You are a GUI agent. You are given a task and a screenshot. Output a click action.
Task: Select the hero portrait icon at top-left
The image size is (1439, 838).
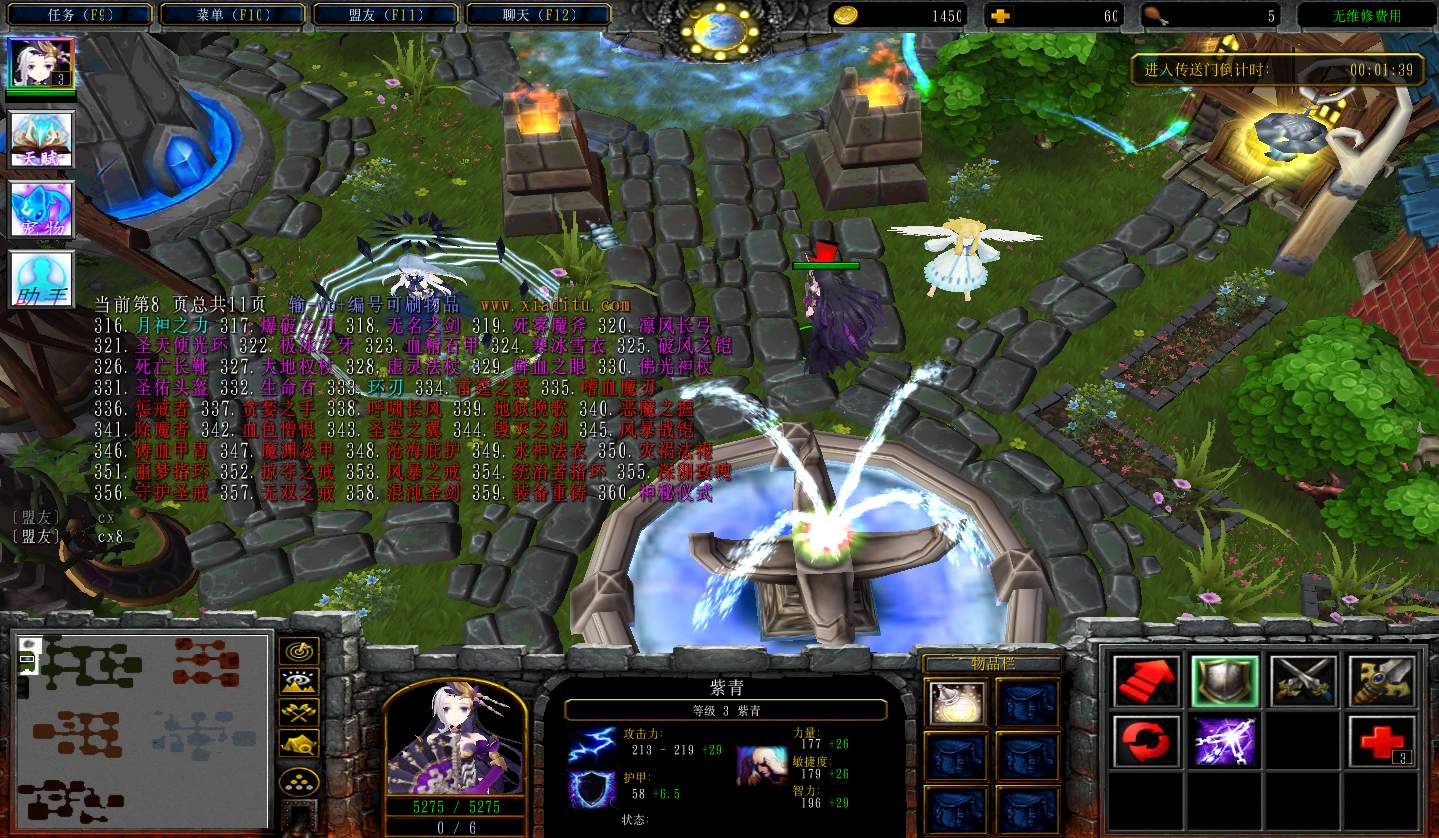click(x=41, y=63)
